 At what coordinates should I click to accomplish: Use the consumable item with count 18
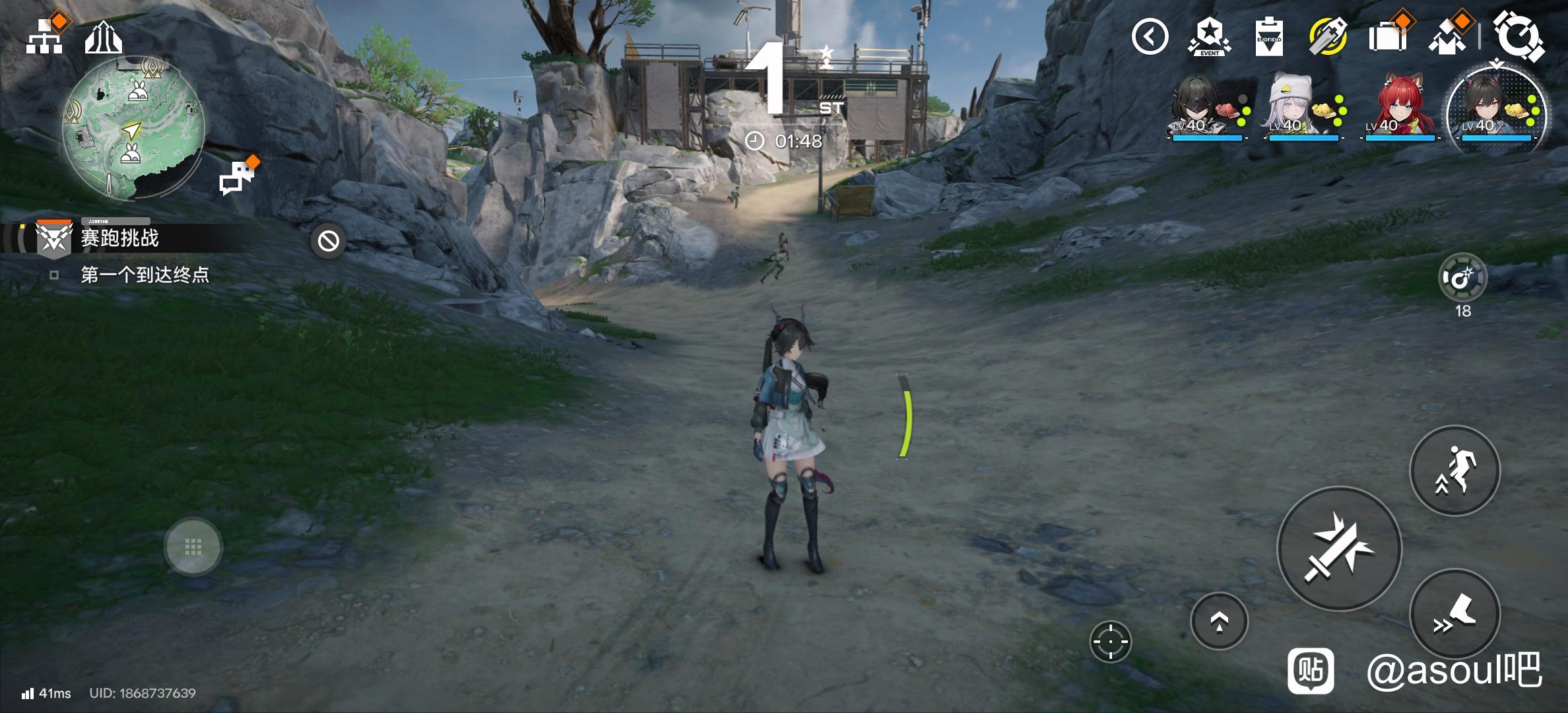[x=1462, y=278]
